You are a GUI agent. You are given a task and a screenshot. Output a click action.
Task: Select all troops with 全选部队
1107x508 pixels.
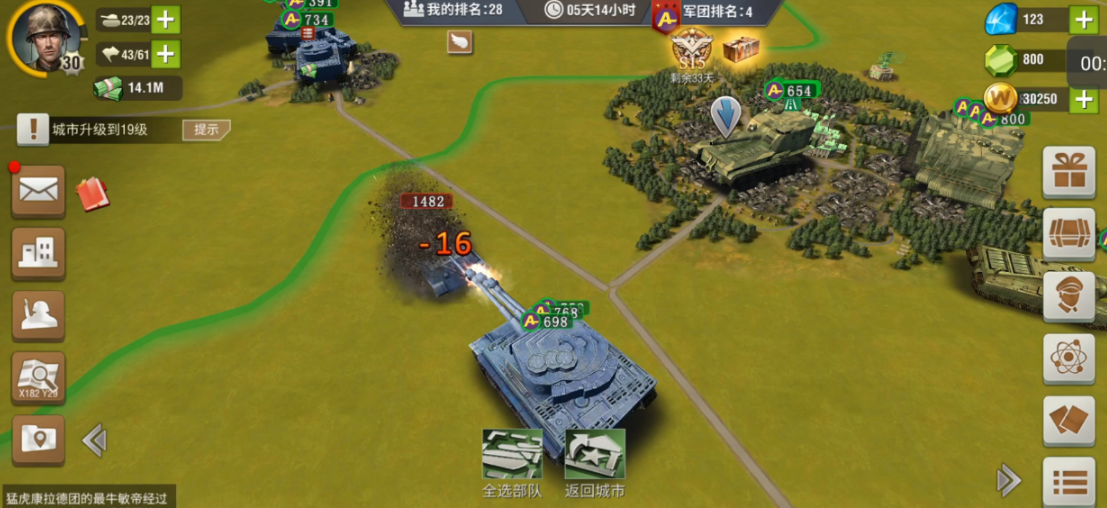[512, 463]
